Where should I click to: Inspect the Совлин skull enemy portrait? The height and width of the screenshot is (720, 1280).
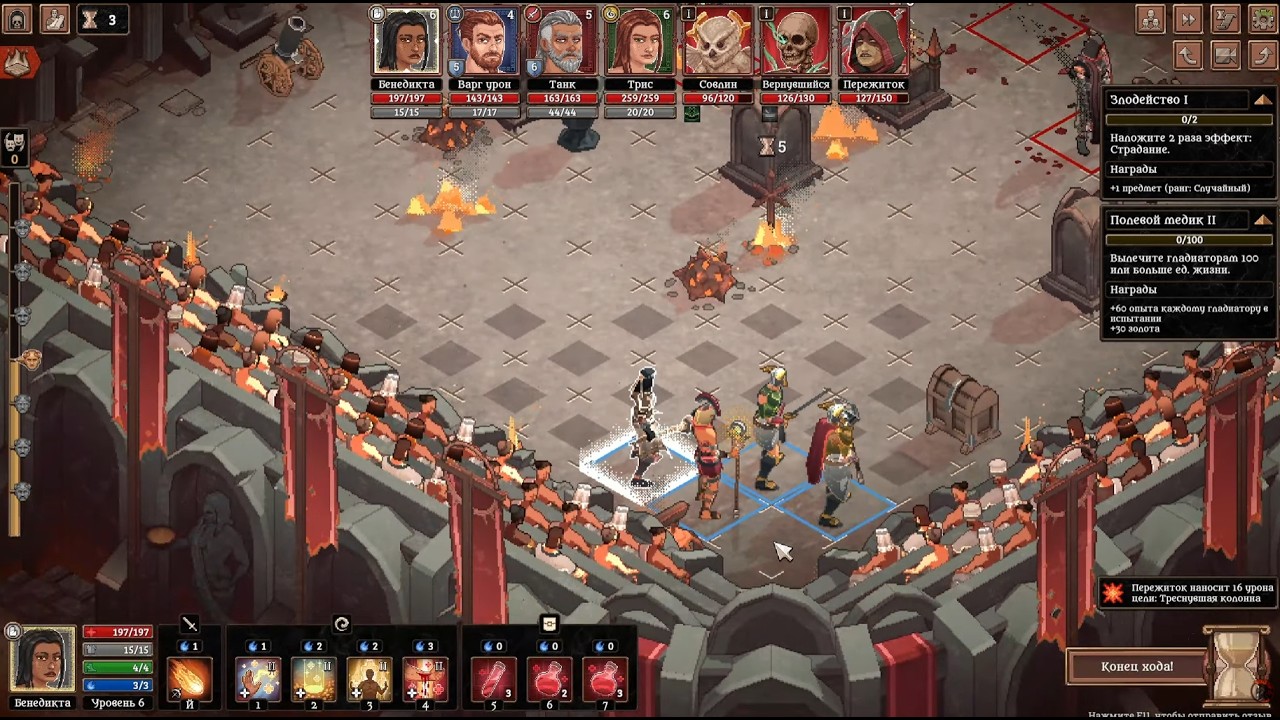[717, 42]
